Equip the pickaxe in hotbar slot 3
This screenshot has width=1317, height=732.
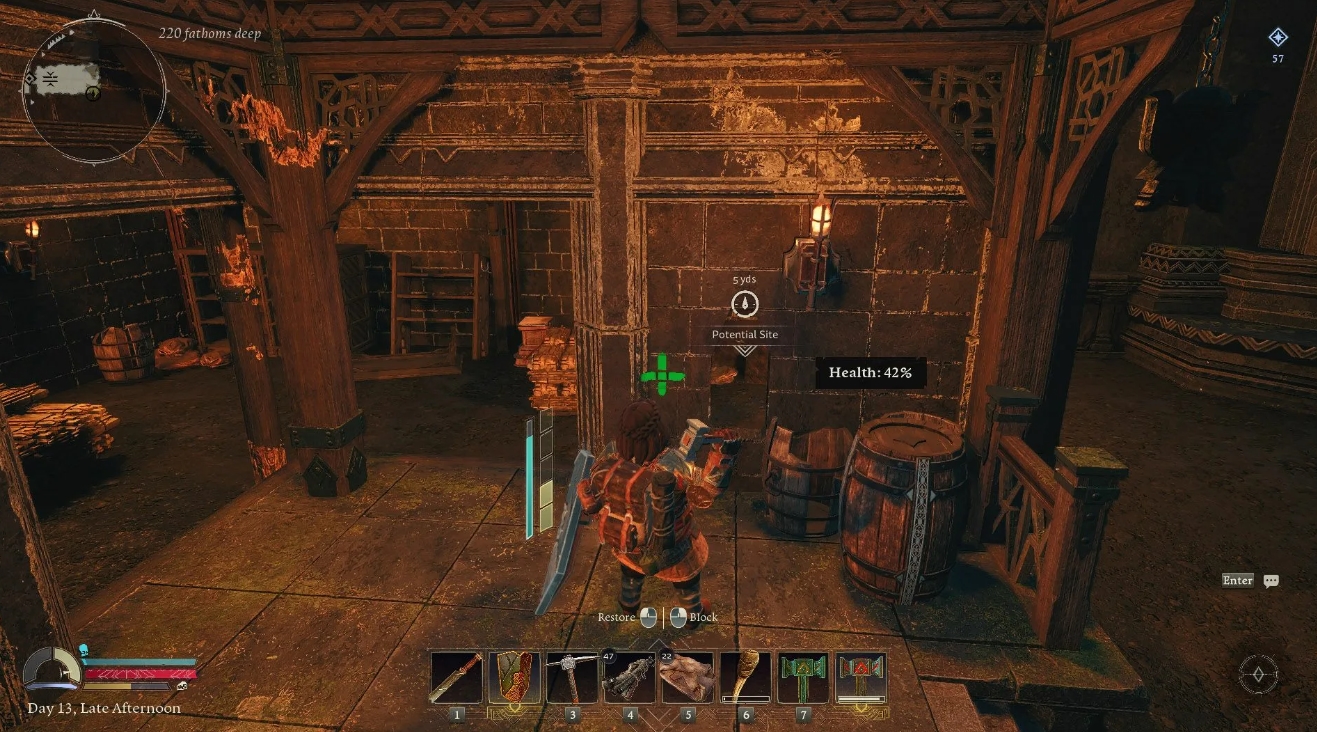573,677
